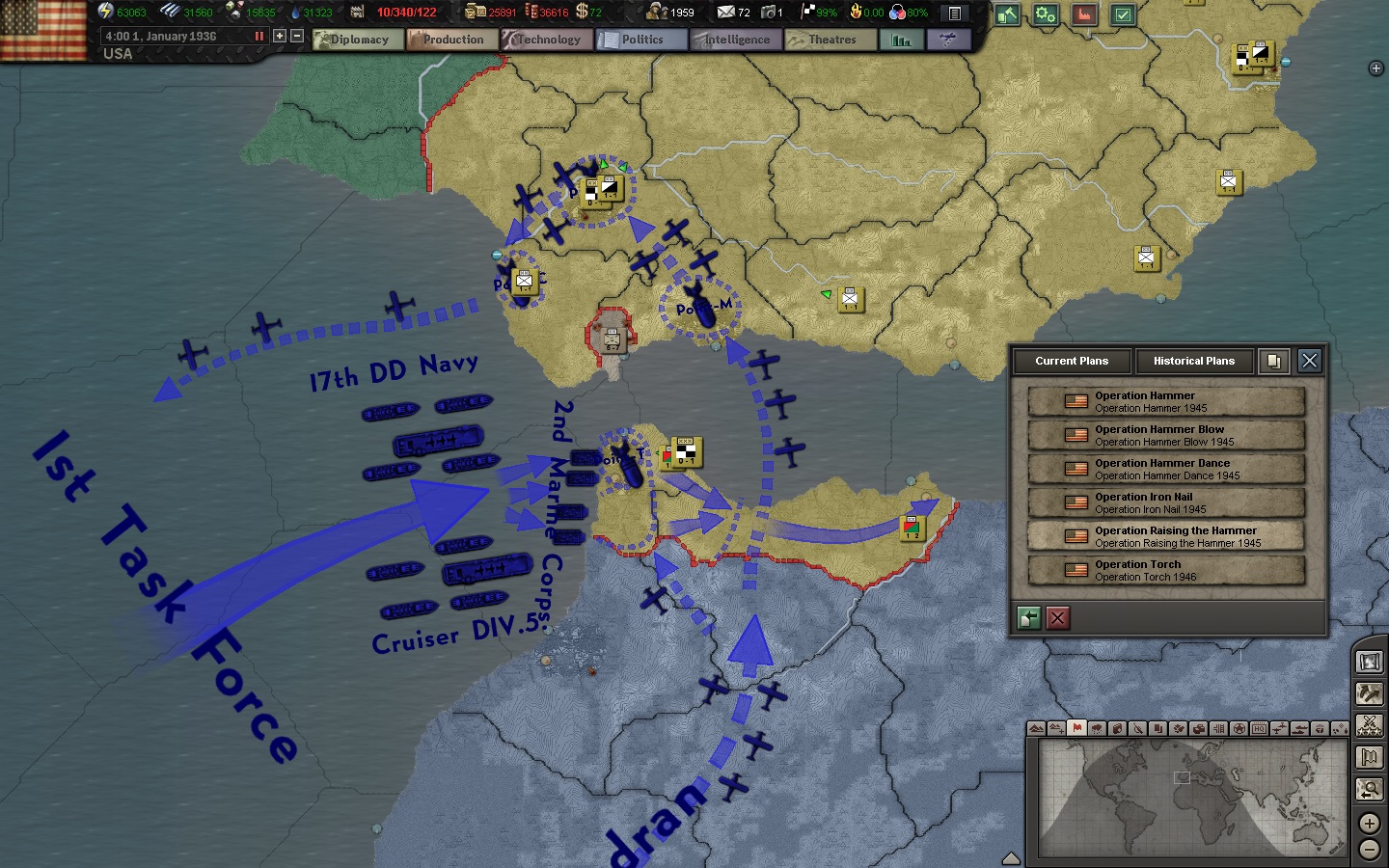Click the air force panel airplane icon
This screenshot has height=868, width=1389.
click(947, 41)
